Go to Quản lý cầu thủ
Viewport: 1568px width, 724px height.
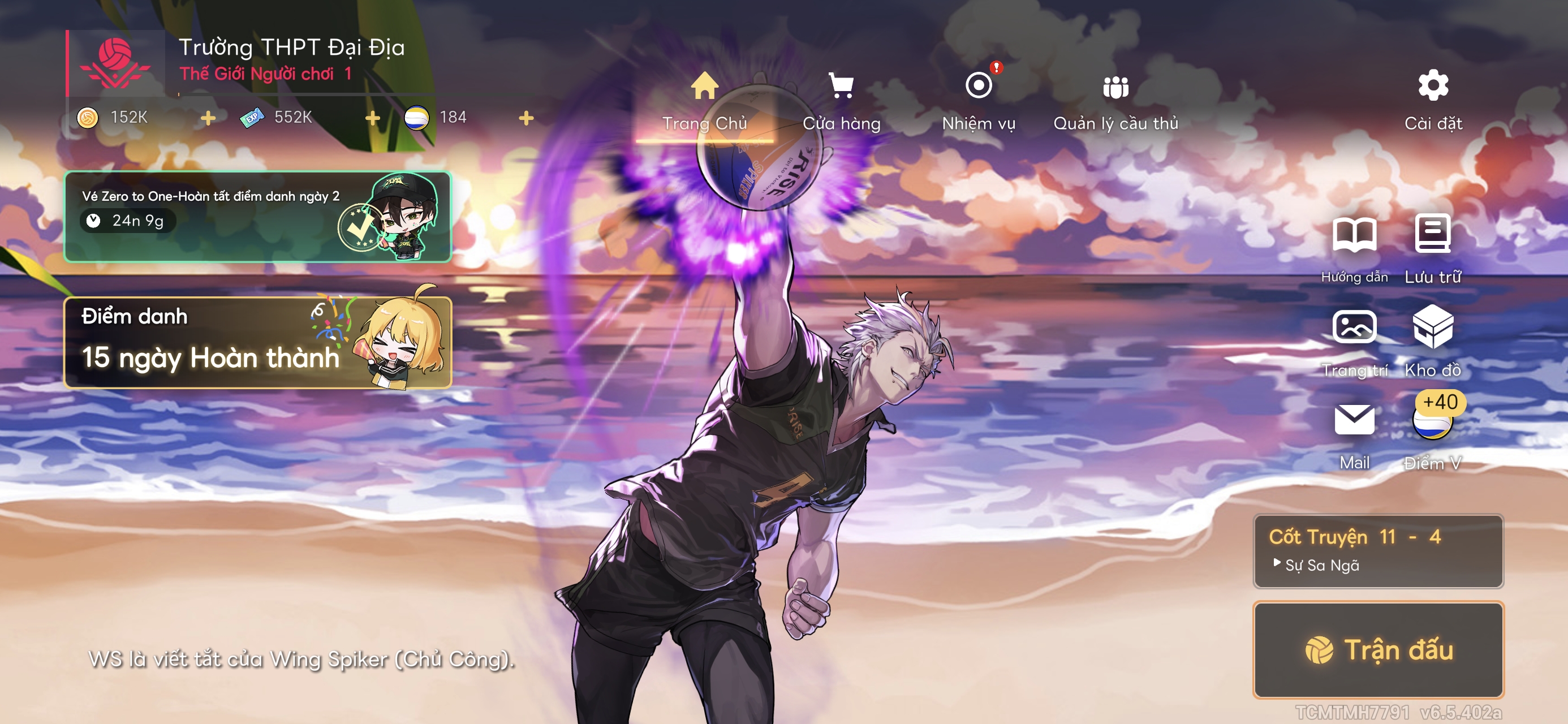1115,101
